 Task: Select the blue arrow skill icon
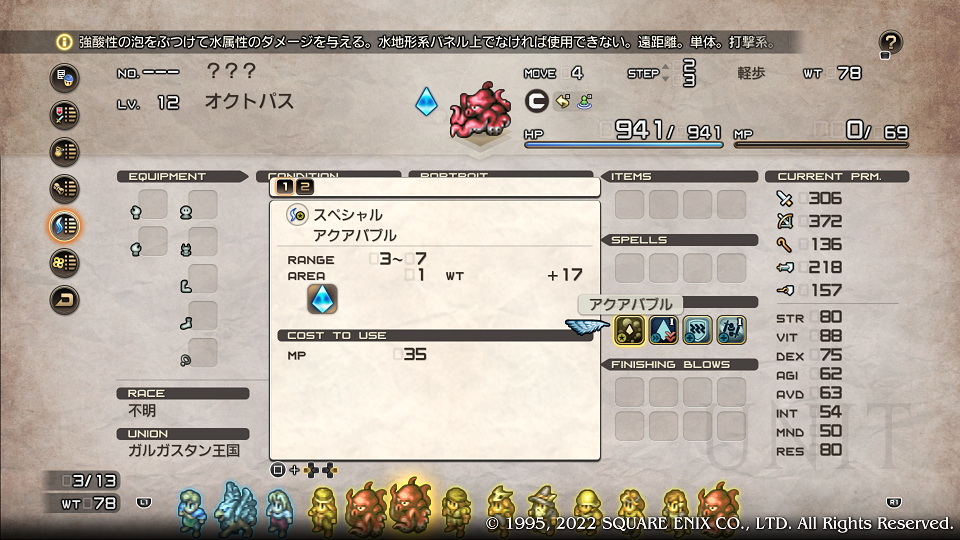pyautogui.click(x=662, y=329)
